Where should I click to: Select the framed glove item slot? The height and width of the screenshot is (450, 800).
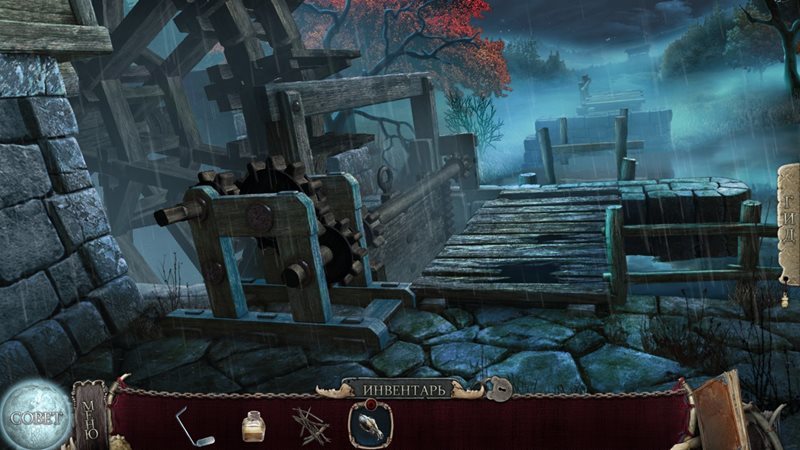coord(370,424)
